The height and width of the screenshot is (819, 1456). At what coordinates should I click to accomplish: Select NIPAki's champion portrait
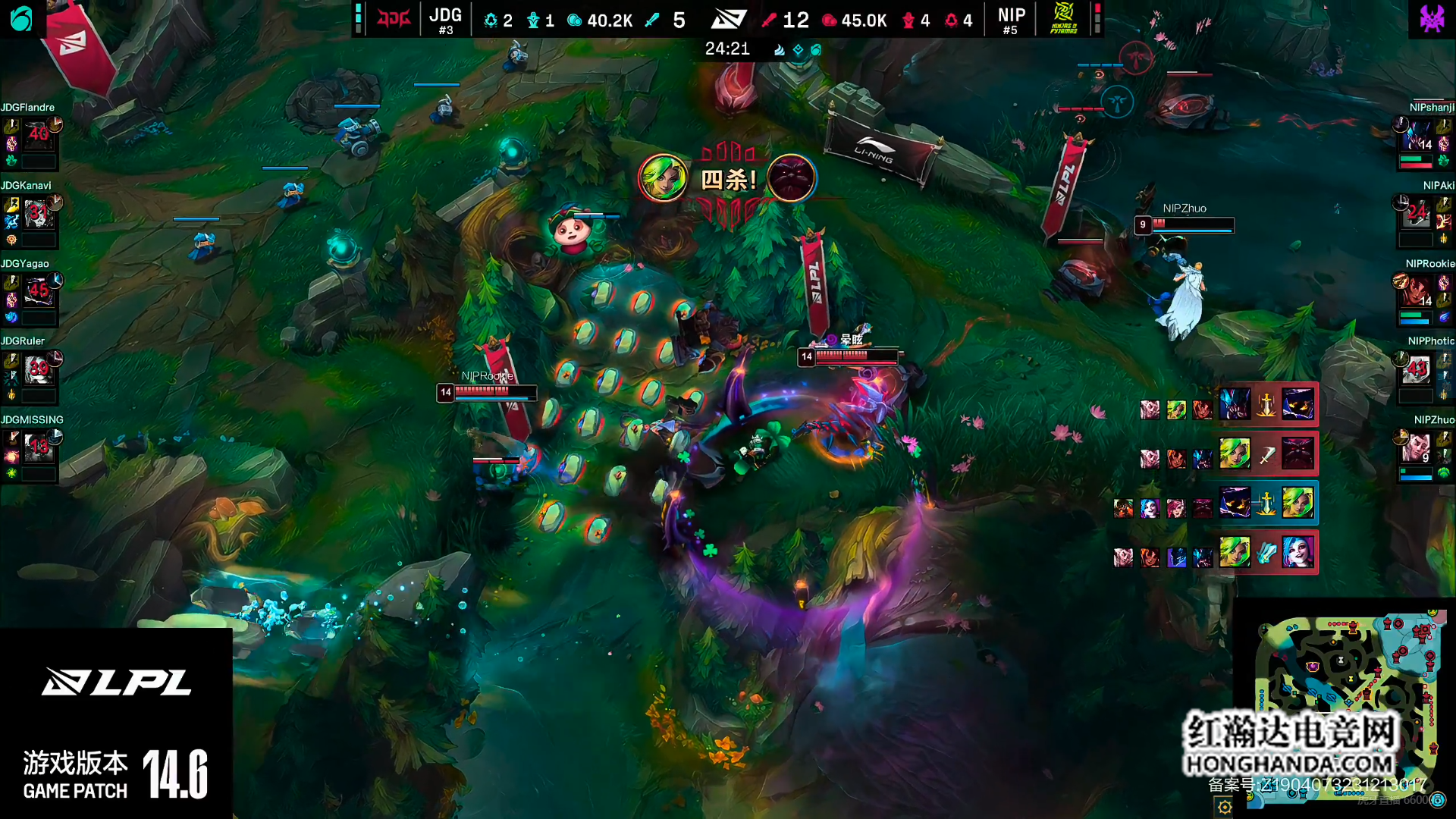click(x=1417, y=214)
